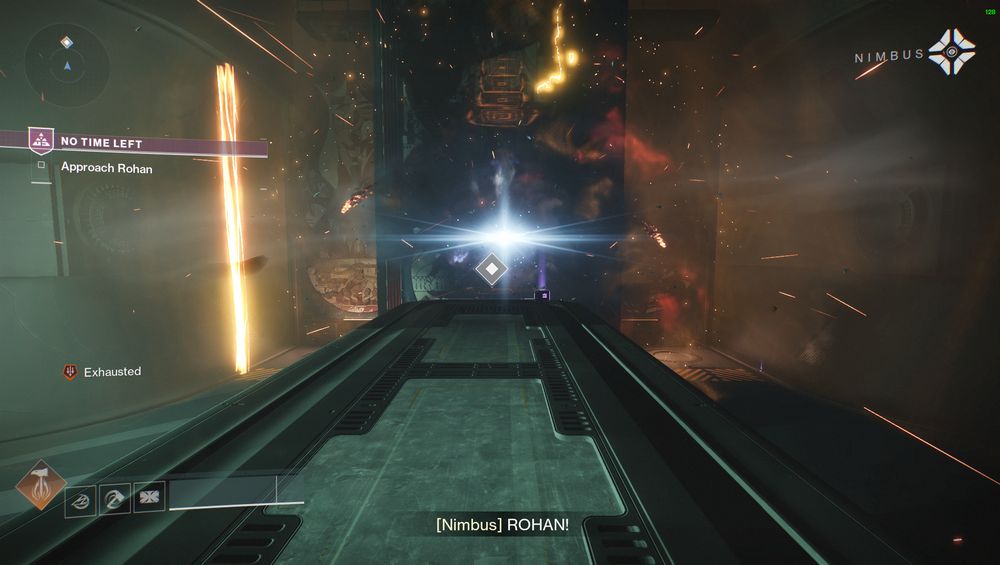1000x565 pixels.
Task: Click the X-shaped class ability slot
Action: point(149,497)
